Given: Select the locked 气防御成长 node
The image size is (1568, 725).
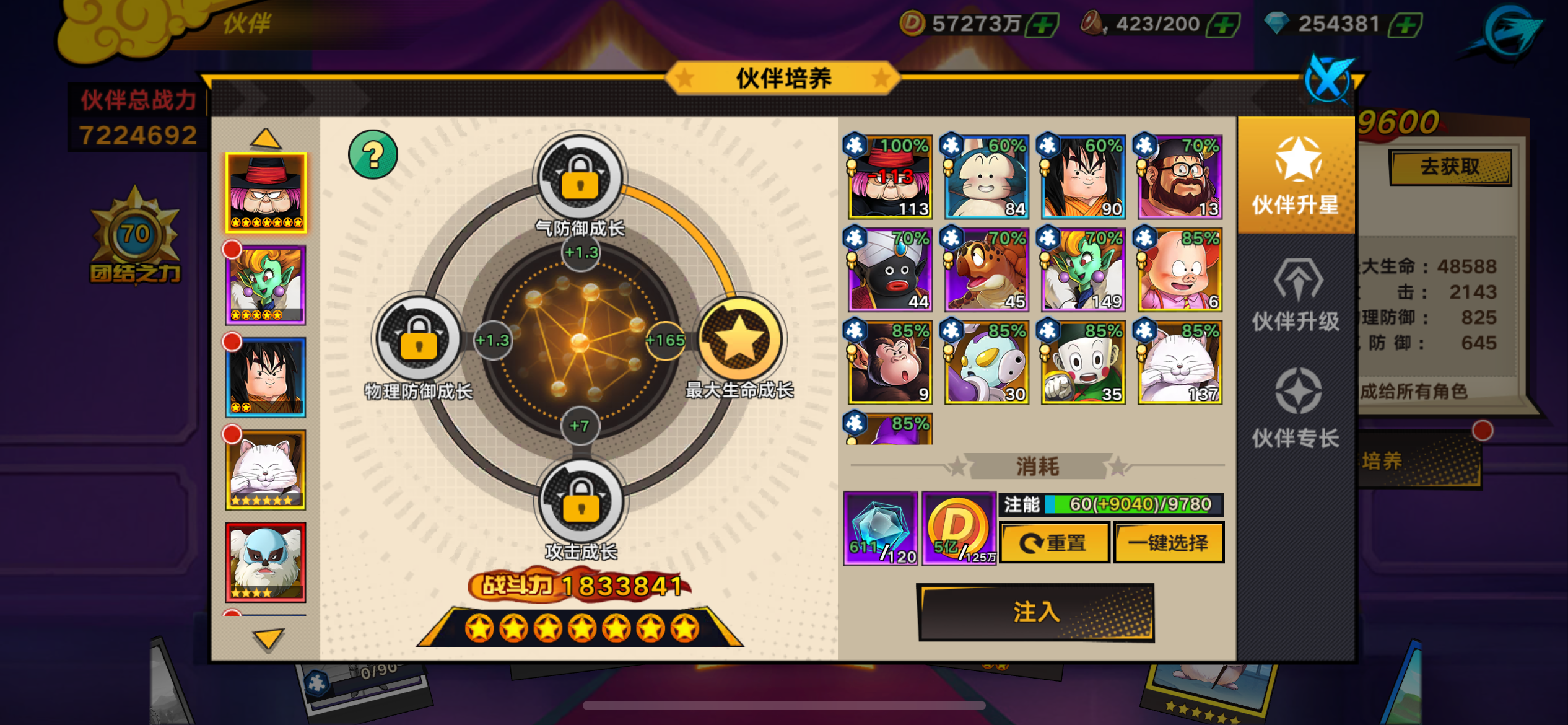Looking at the screenshot, I should [580, 179].
